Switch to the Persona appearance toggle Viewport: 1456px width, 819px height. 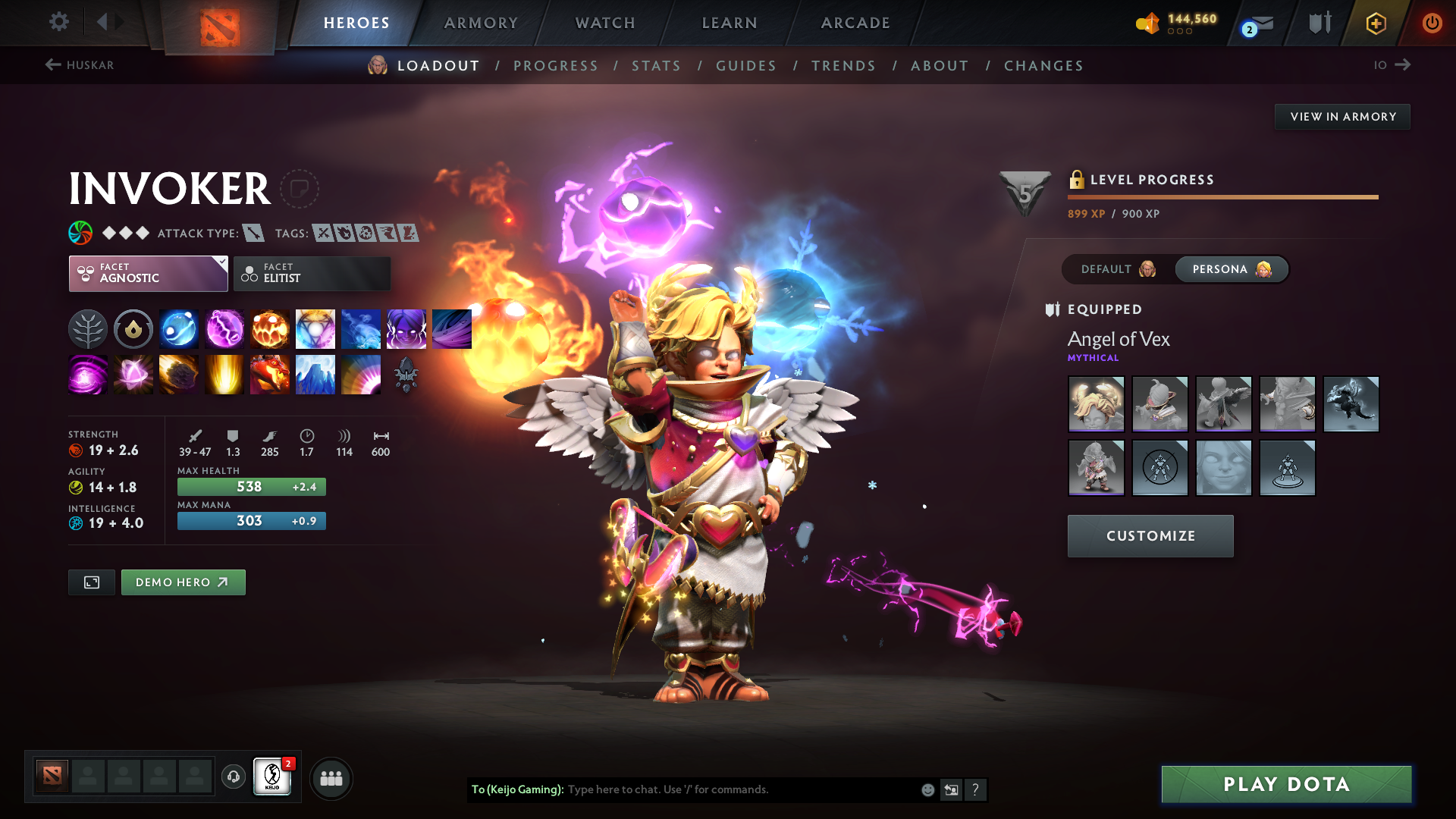(1230, 269)
